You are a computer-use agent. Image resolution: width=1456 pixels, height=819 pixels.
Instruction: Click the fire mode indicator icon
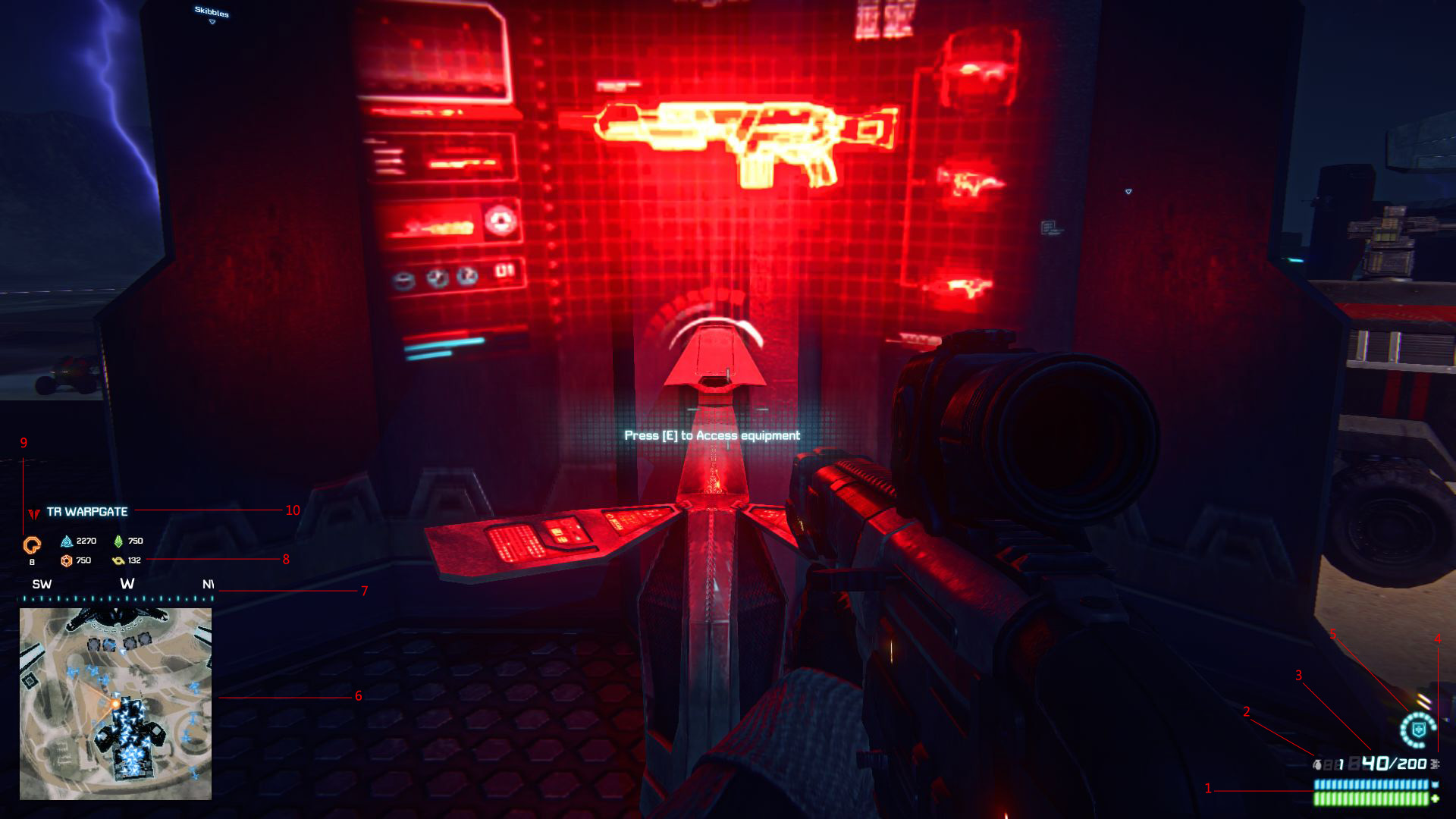click(x=1435, y=764)
